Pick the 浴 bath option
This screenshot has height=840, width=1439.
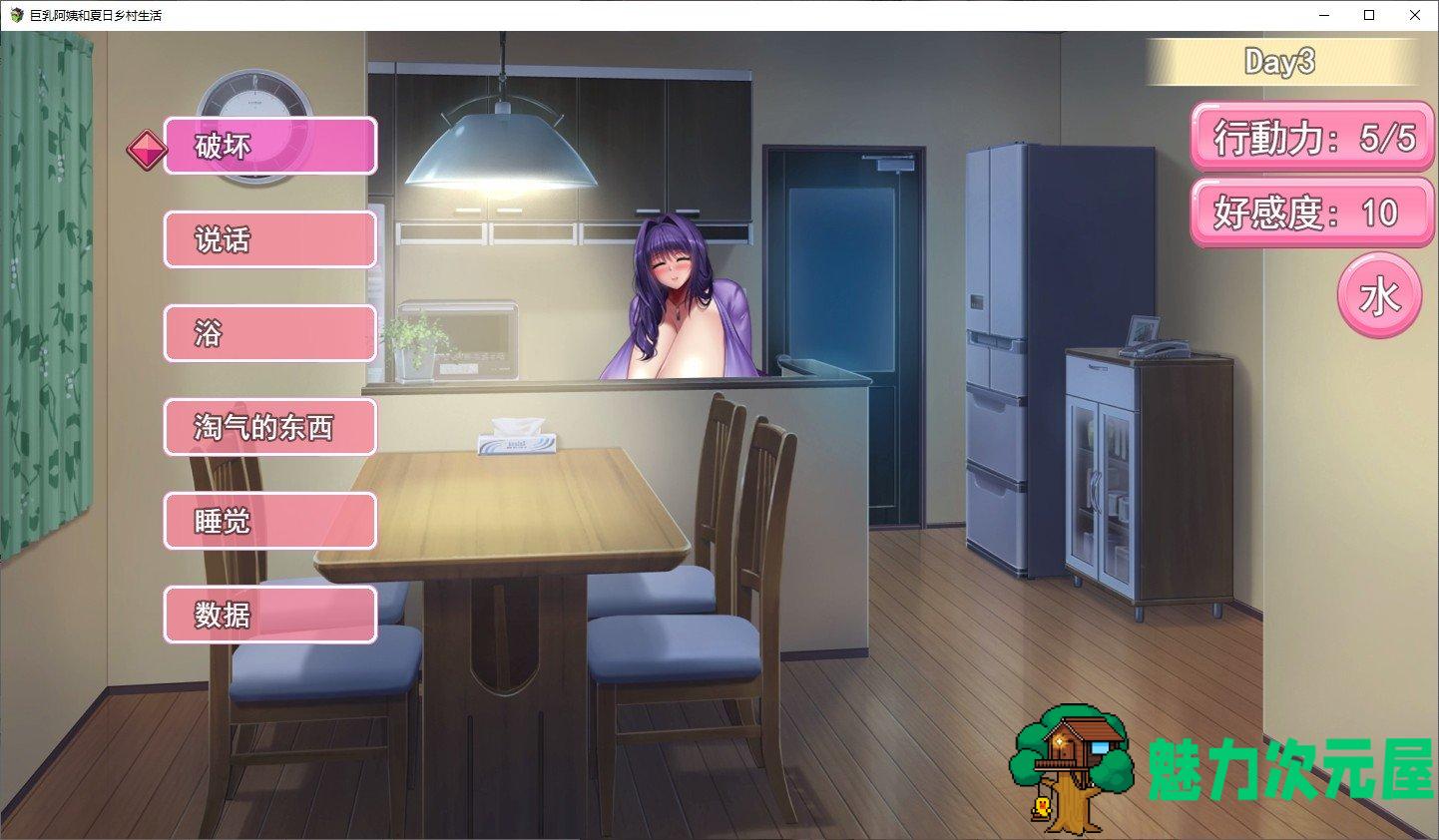pos(270,333)
